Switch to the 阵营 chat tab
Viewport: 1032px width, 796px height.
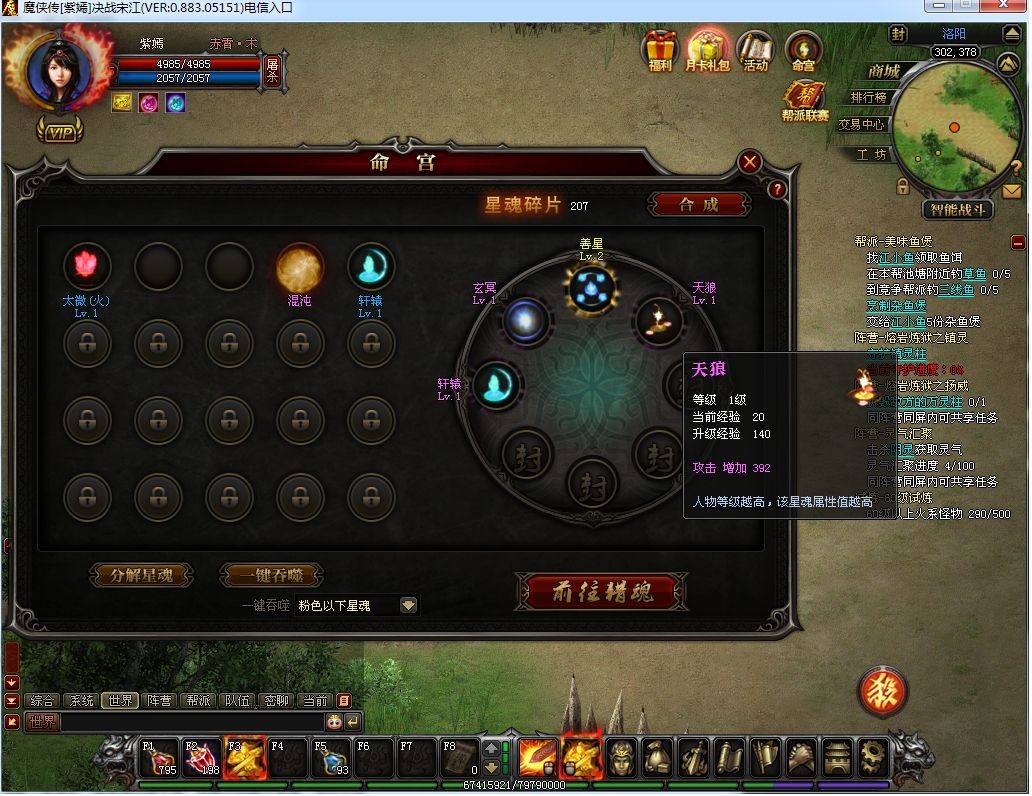159,701
